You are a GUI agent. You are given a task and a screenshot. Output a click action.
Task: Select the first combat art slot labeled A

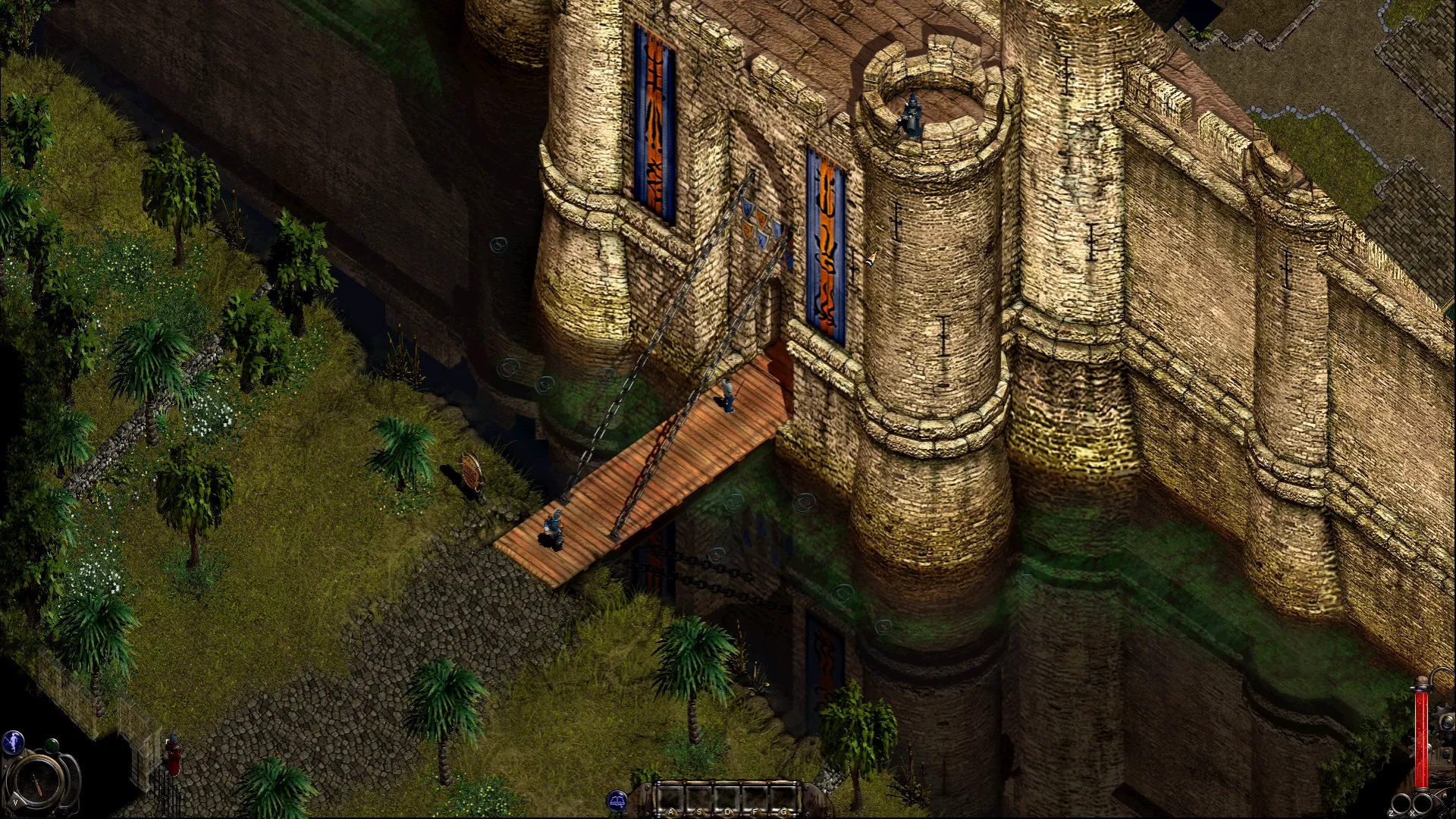(x=671, y=798)
